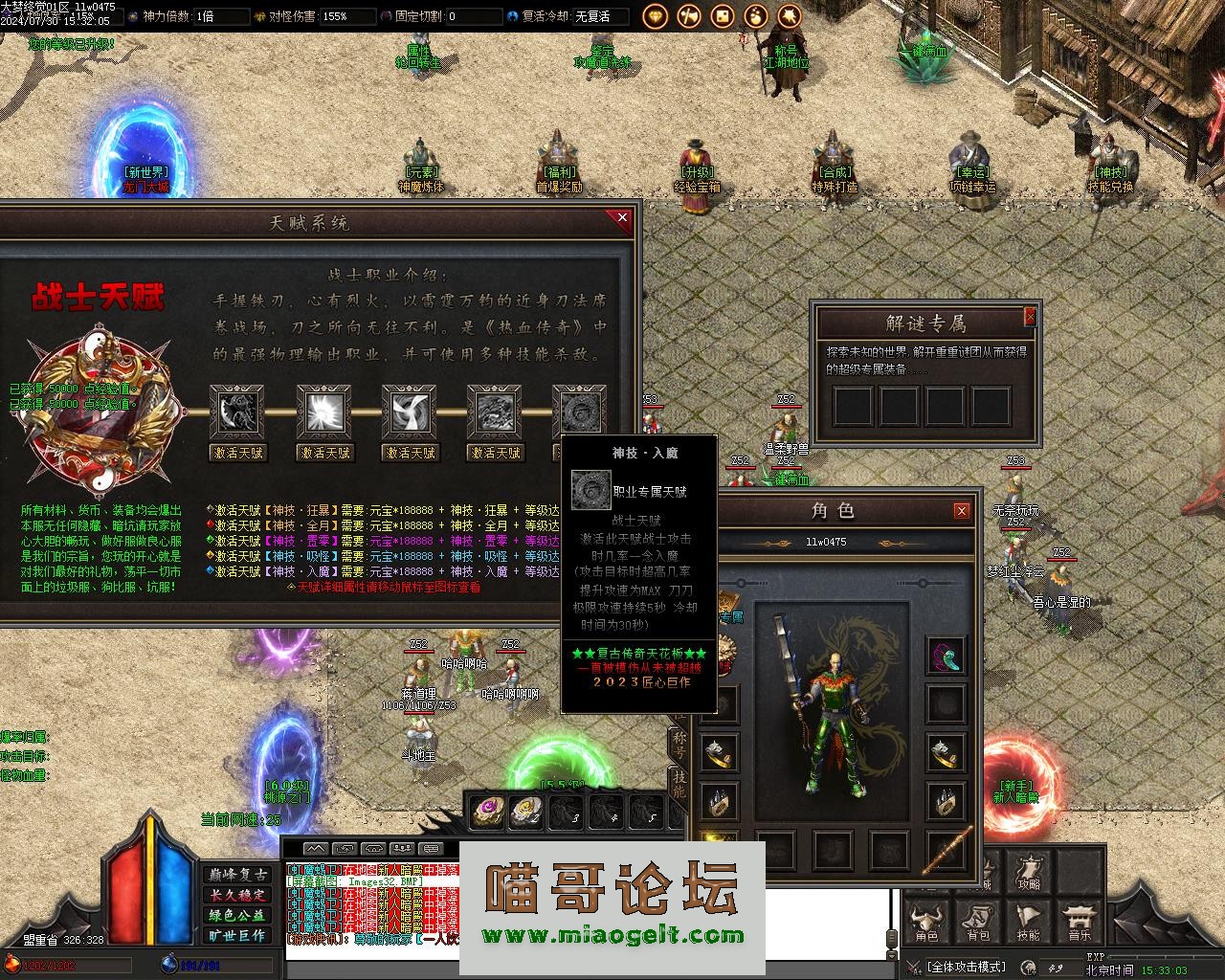Close the 解谜专属 puzzle panel
The image size is (1225, 980).
[1030, 316]
